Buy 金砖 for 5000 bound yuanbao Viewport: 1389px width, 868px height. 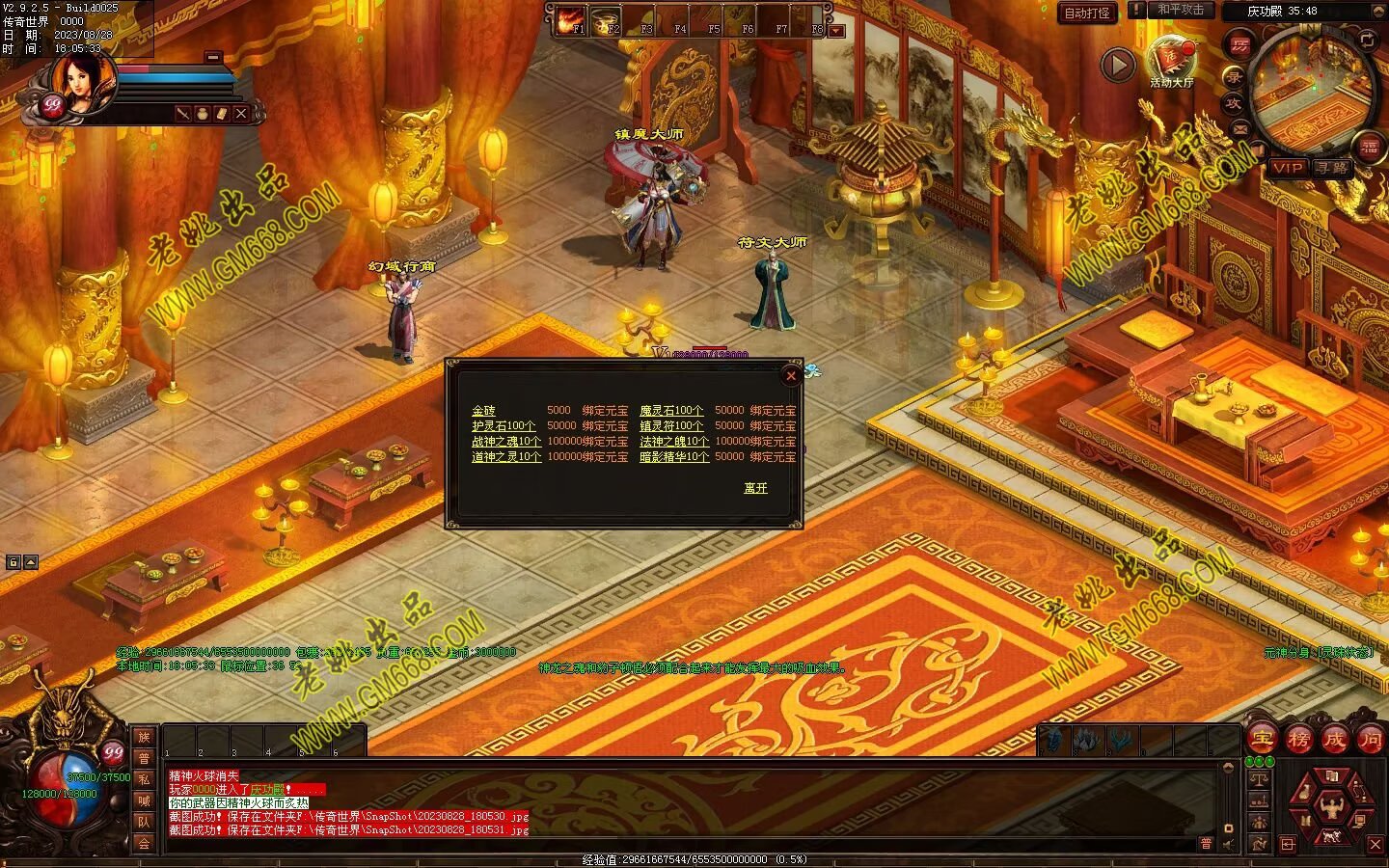coord(483,411)
